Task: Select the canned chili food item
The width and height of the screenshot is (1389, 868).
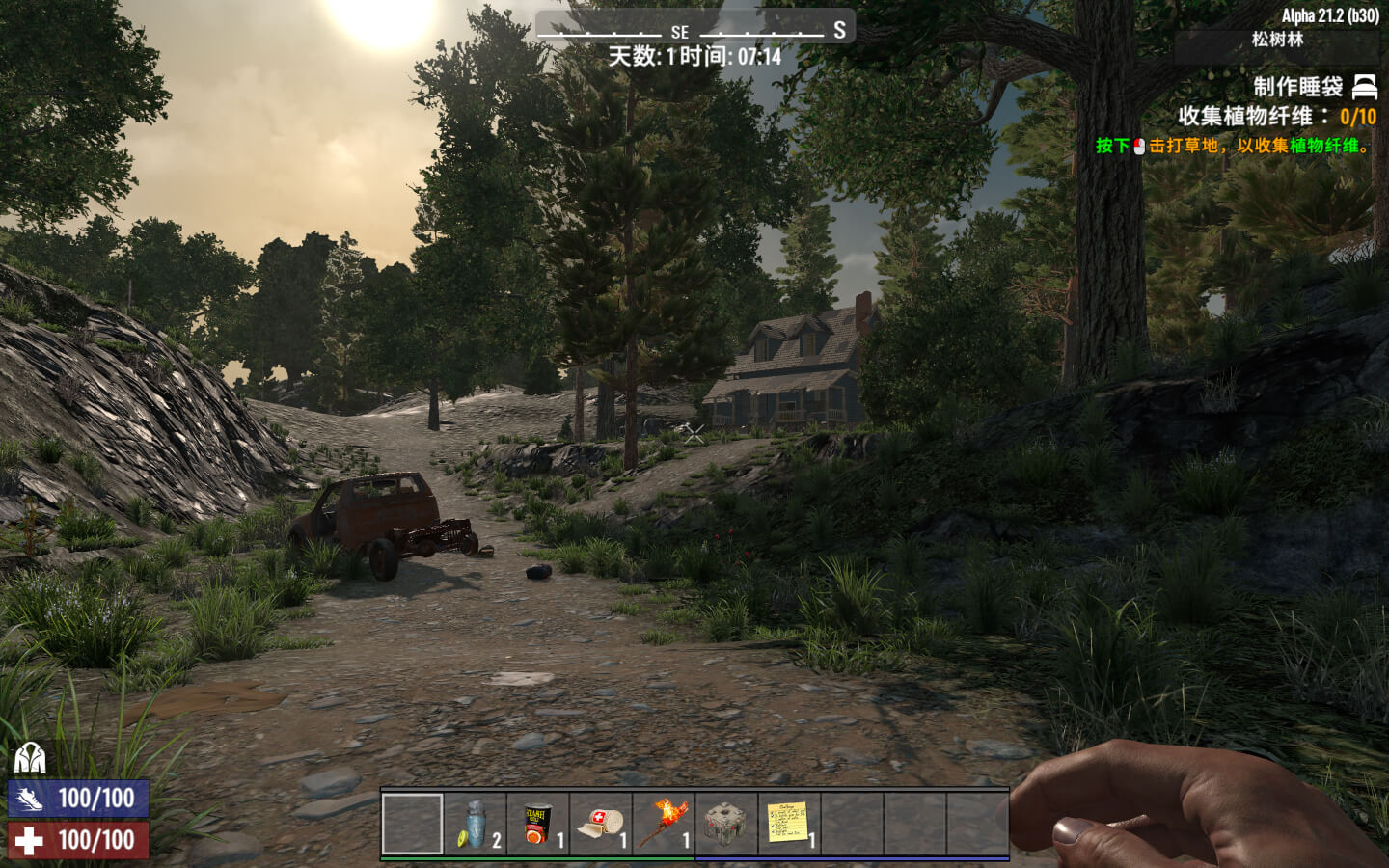Action: [x=535, y=825]
